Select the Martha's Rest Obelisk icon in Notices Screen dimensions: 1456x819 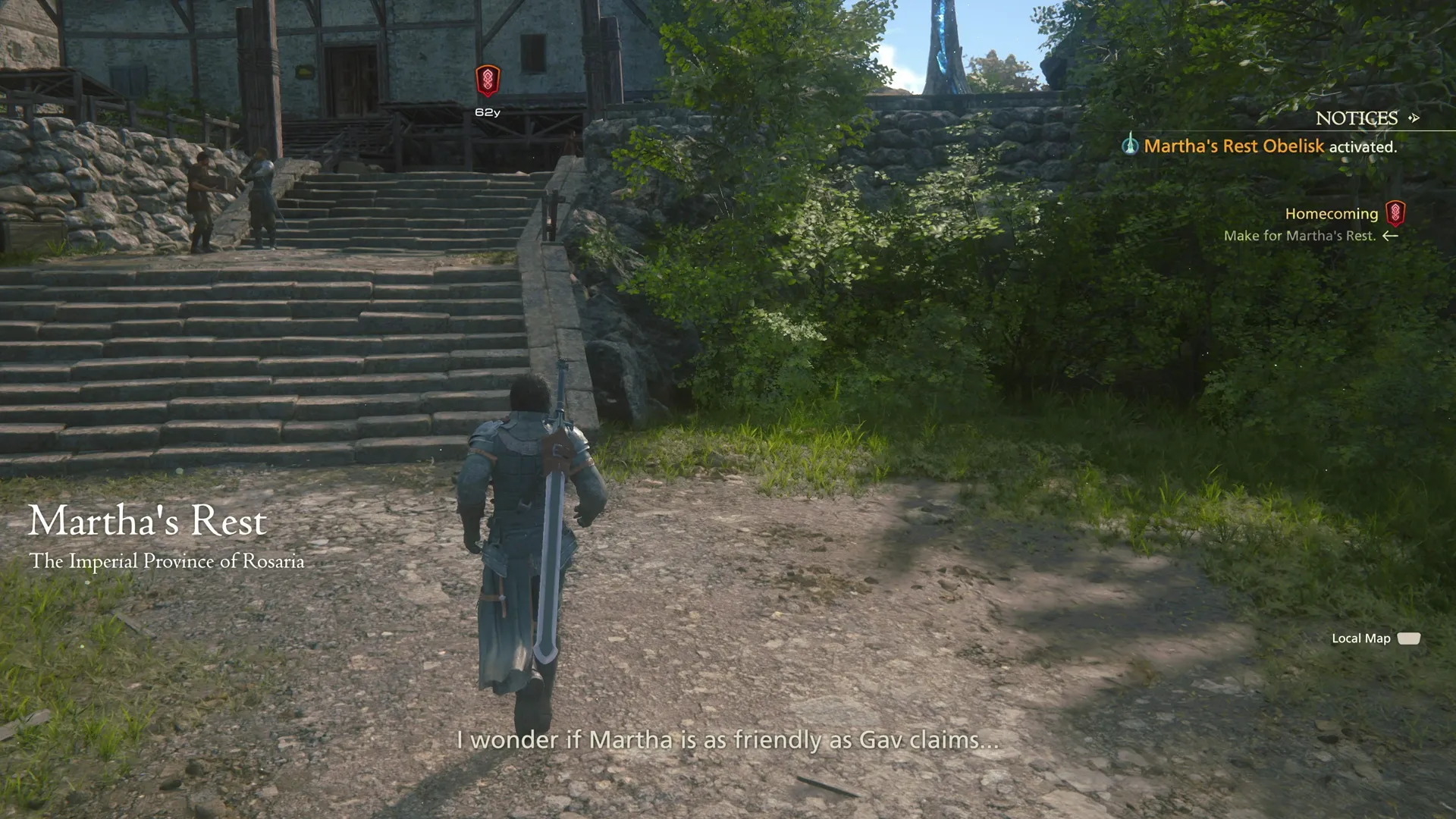(x=1131, y=145)
